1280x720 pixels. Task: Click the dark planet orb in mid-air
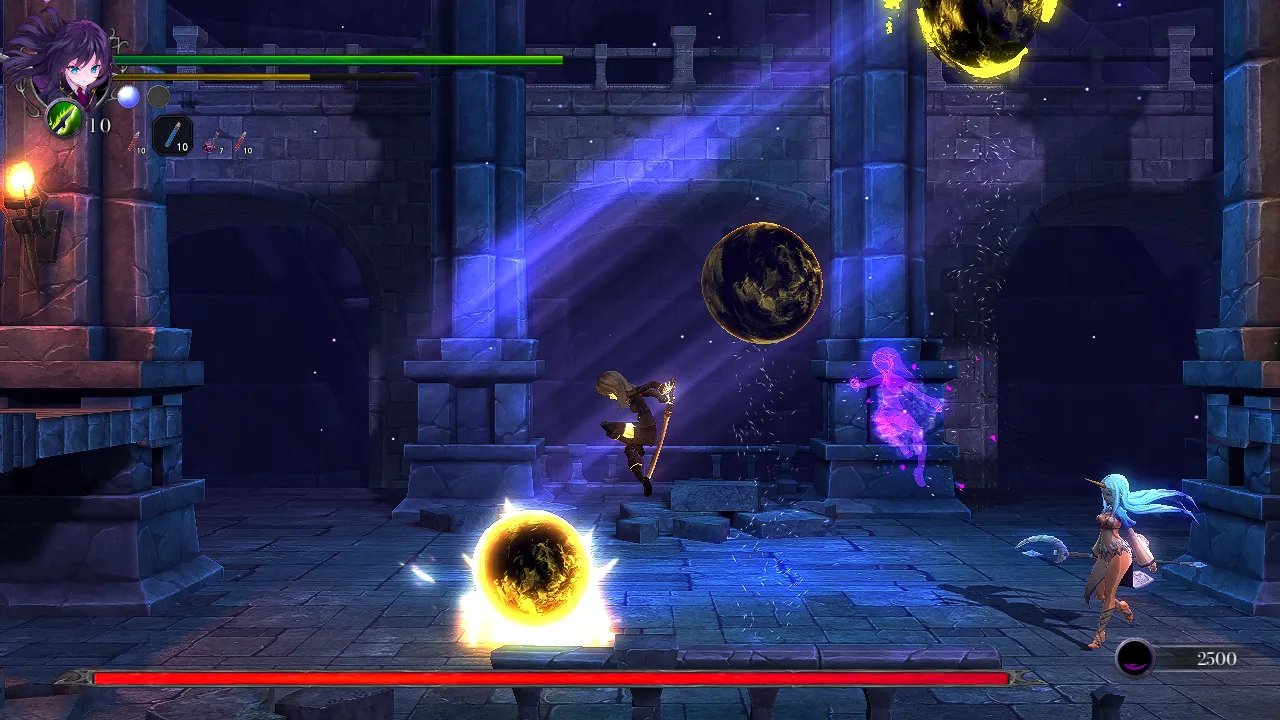click(x=762, y=282)
